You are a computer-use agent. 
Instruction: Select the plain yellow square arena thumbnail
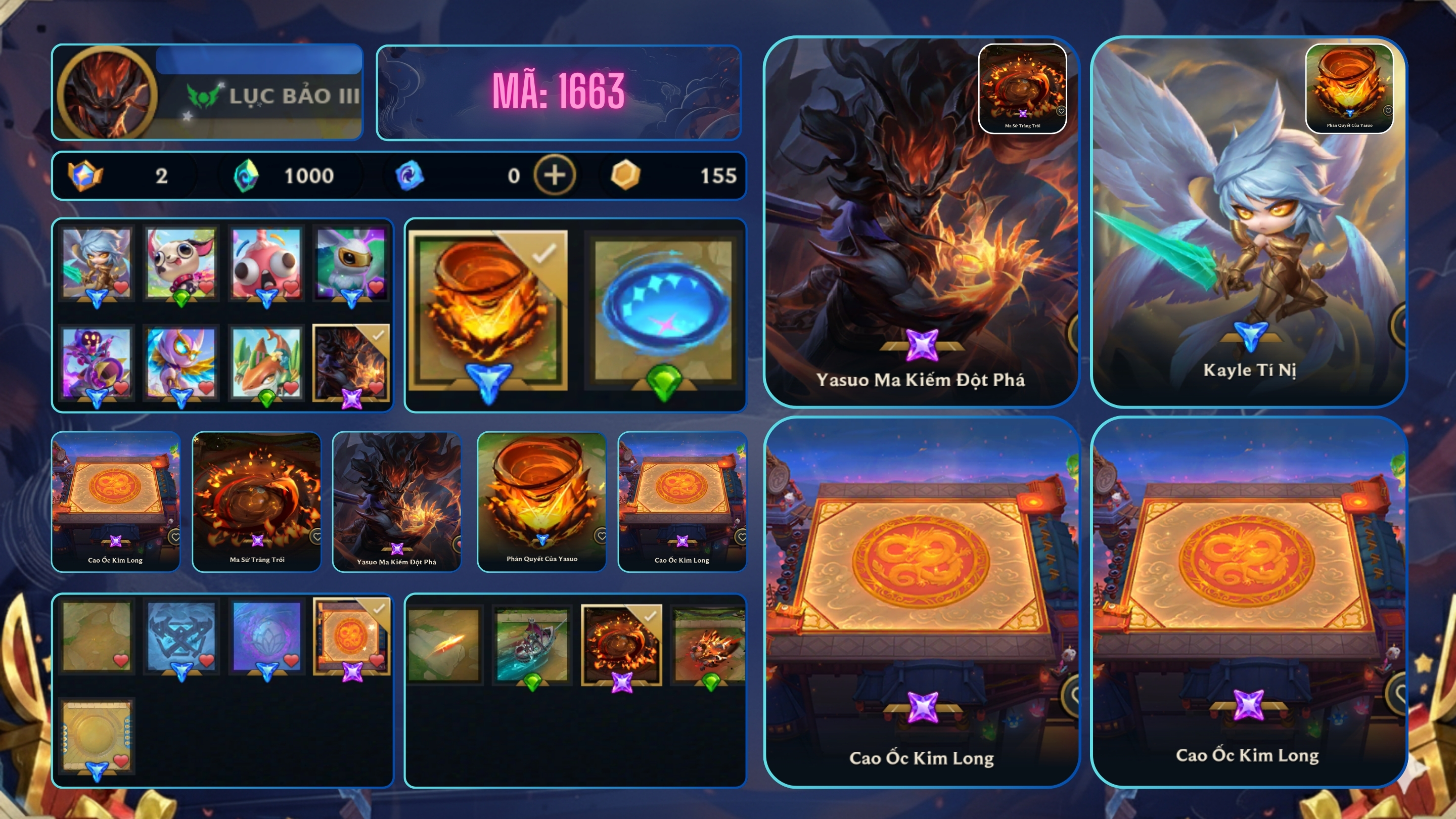point(97,734)
